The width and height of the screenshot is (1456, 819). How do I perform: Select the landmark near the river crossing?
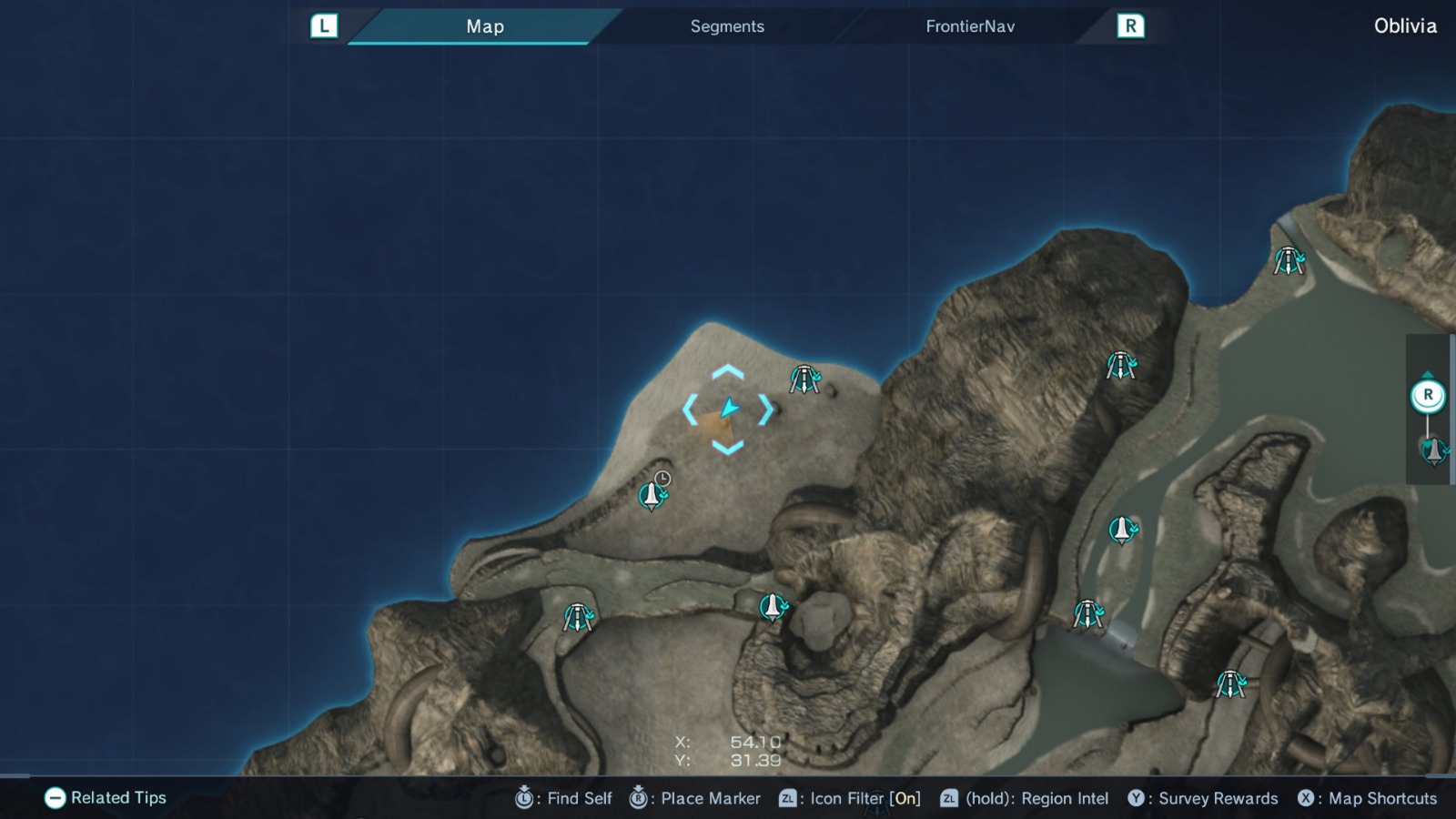[1089, 612]
